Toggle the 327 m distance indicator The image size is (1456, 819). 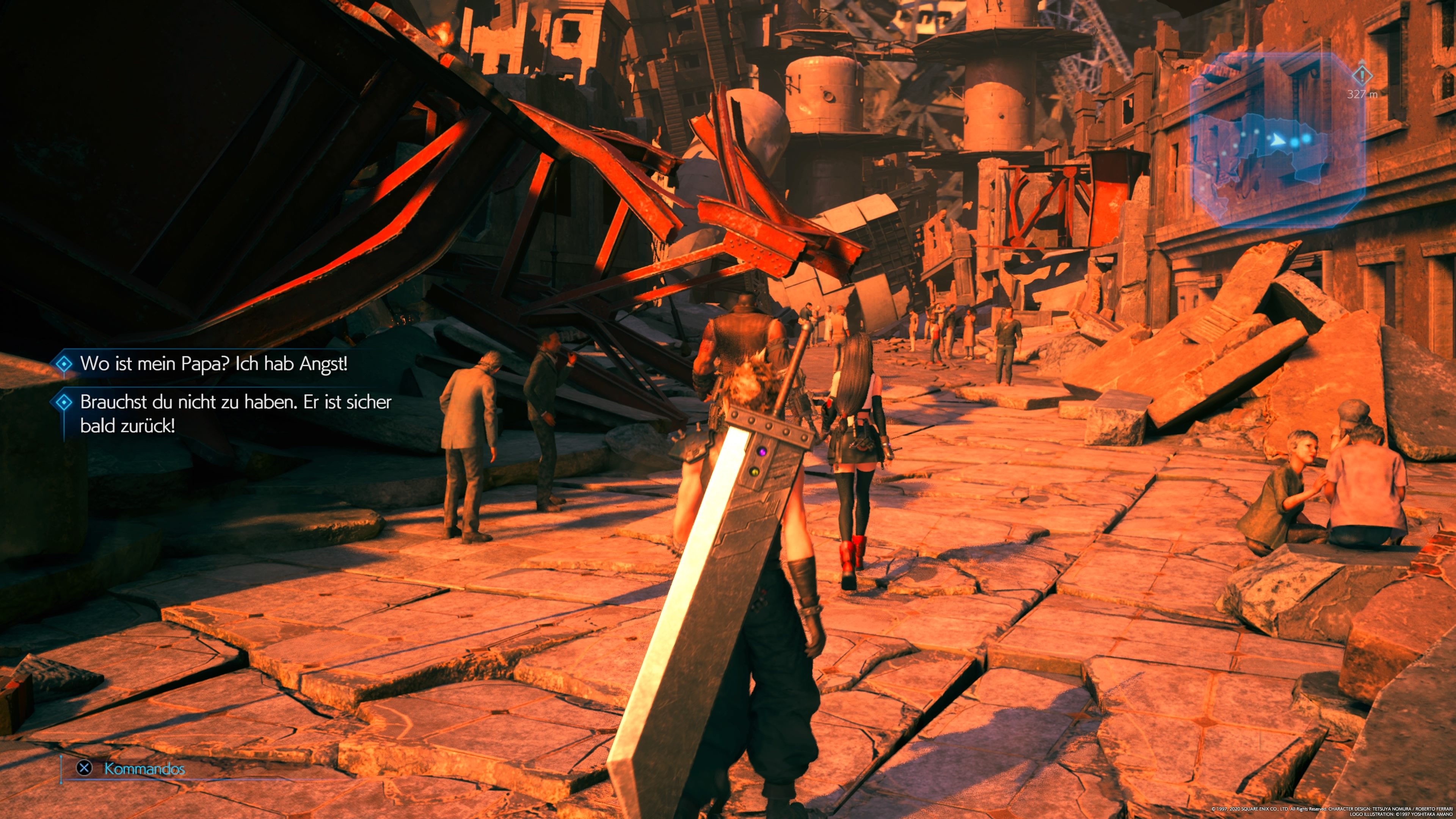tap(1362, 95)
